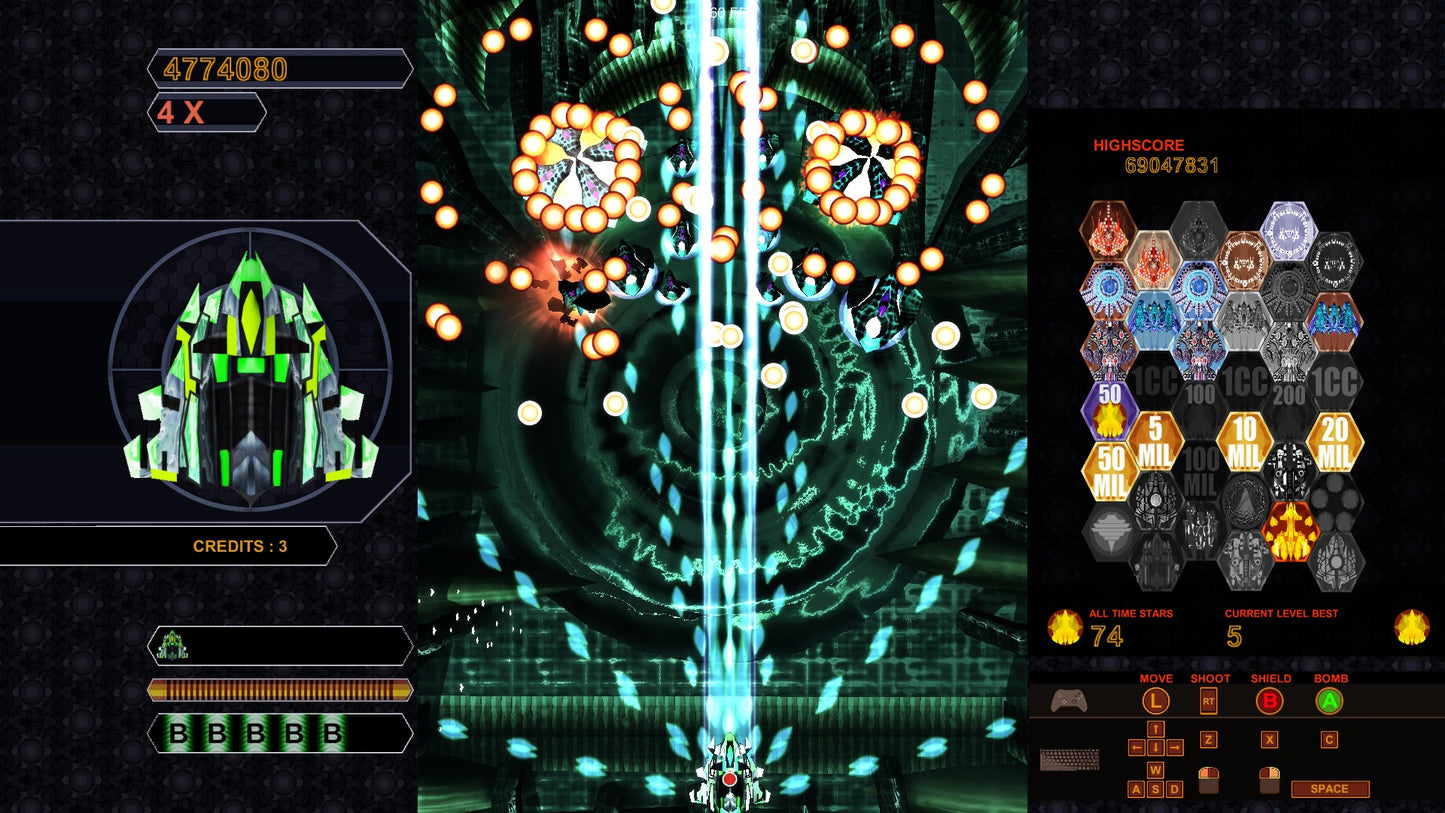Viewport: 1445px width, 813px height.
Task: Click the flaming orange ship achievement hexagon
Action: (1291, 531)
